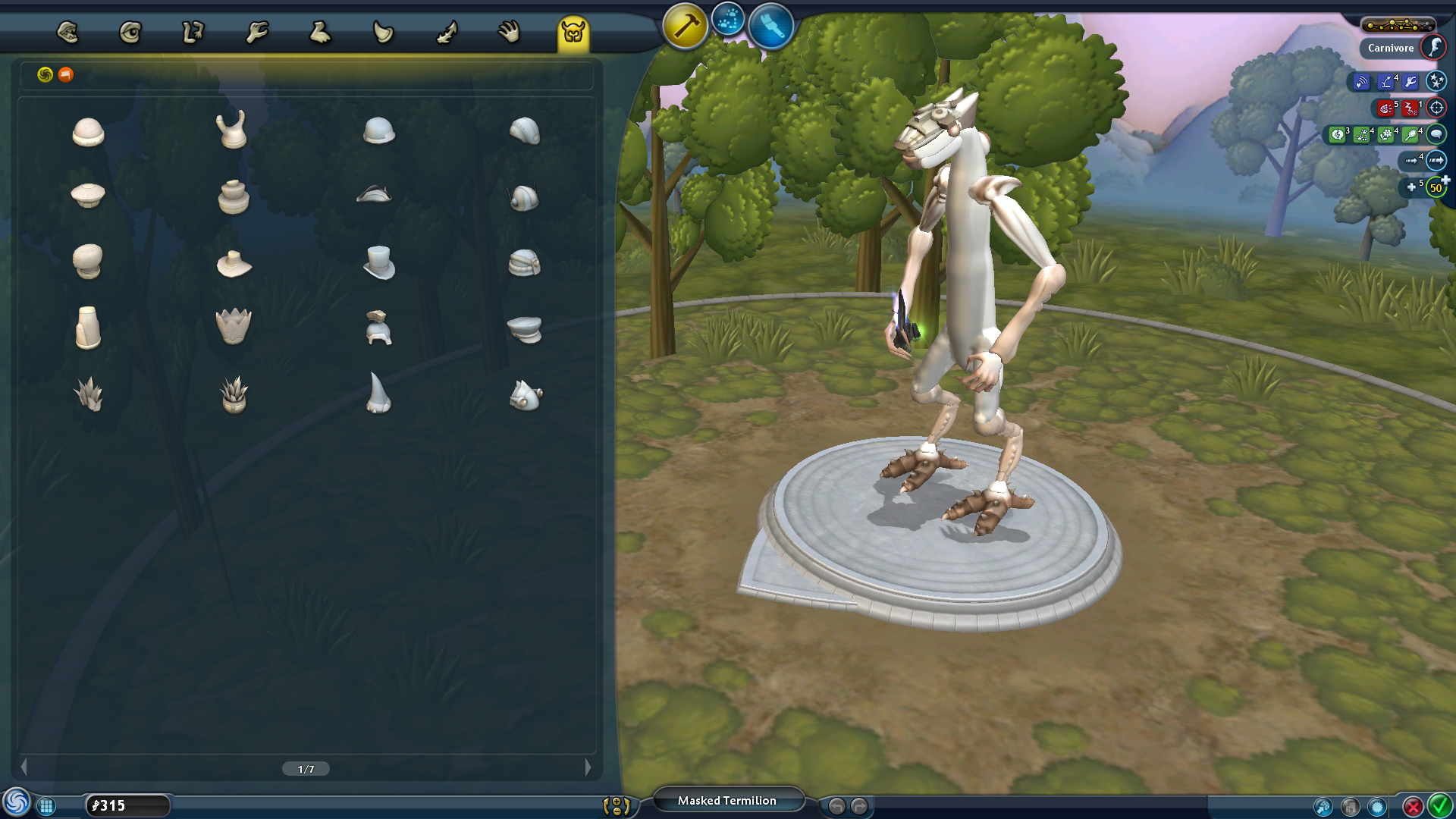Cancel editing with the red X button
The image size is (1456, 819).
click(1412, 806)
